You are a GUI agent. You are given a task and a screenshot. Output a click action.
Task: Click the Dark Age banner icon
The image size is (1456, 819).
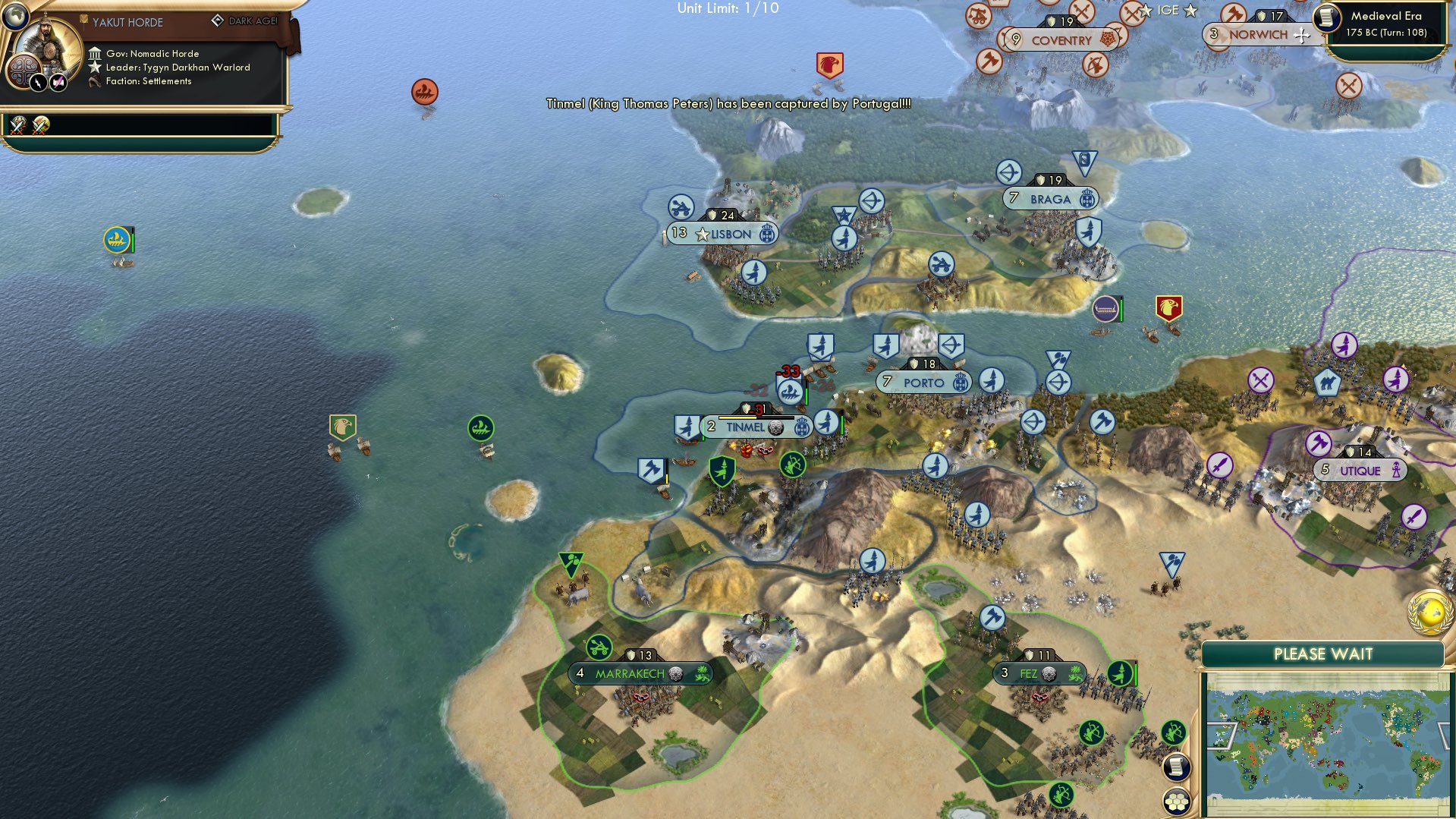219,21
